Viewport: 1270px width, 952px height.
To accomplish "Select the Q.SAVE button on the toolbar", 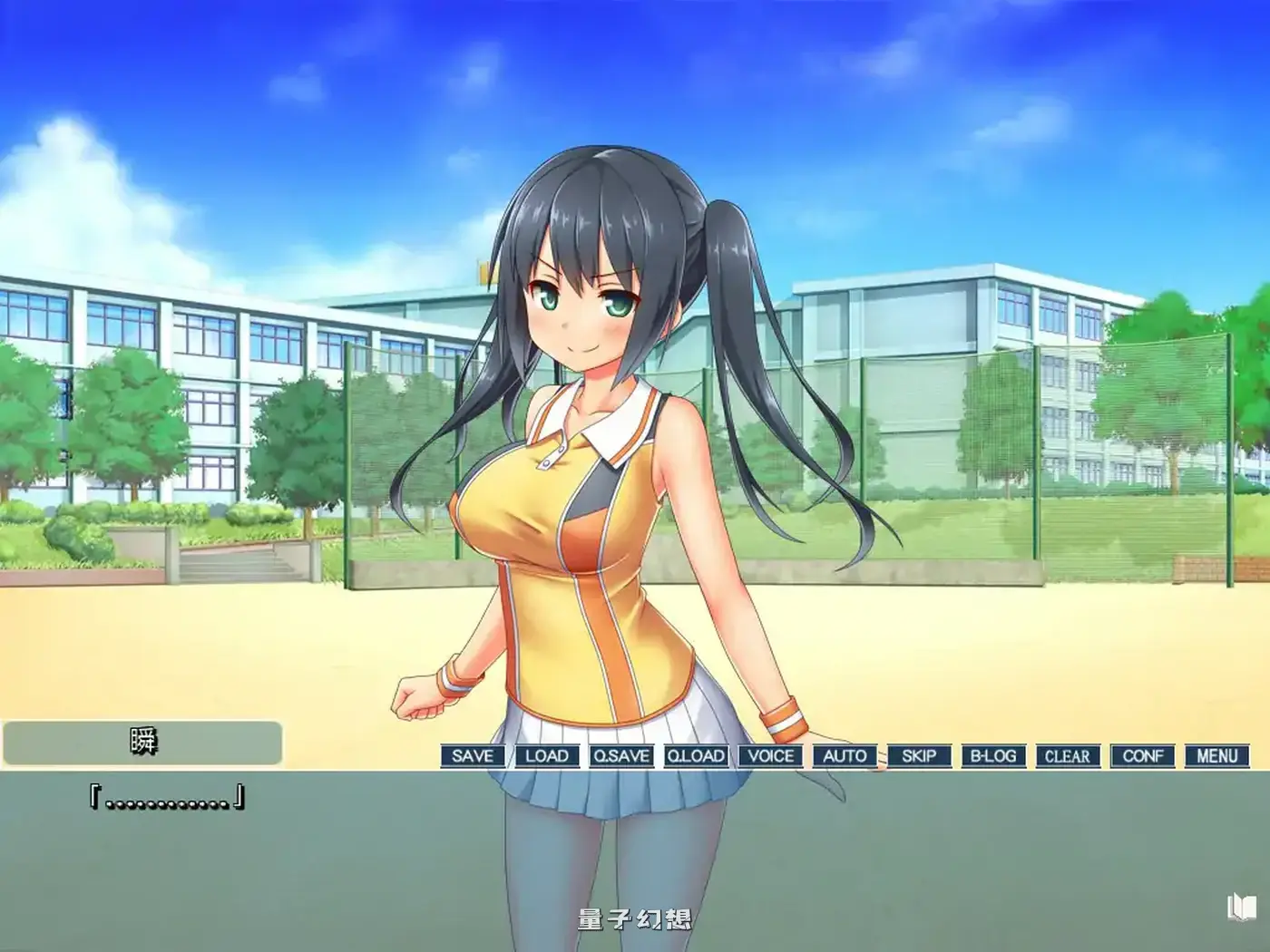I will click(620, 755).
